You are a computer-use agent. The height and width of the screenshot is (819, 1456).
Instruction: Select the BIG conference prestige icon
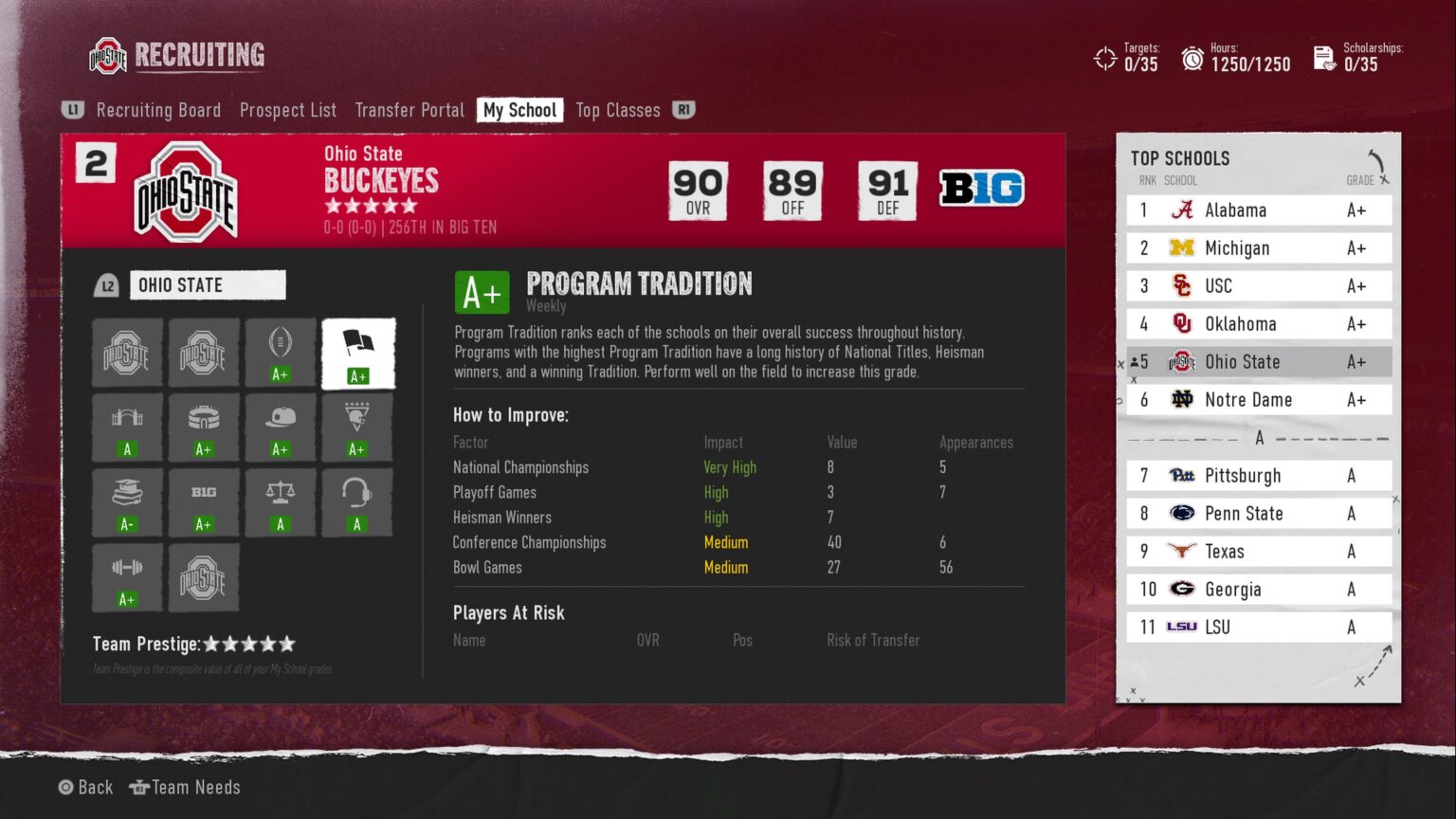coord(204,502)
